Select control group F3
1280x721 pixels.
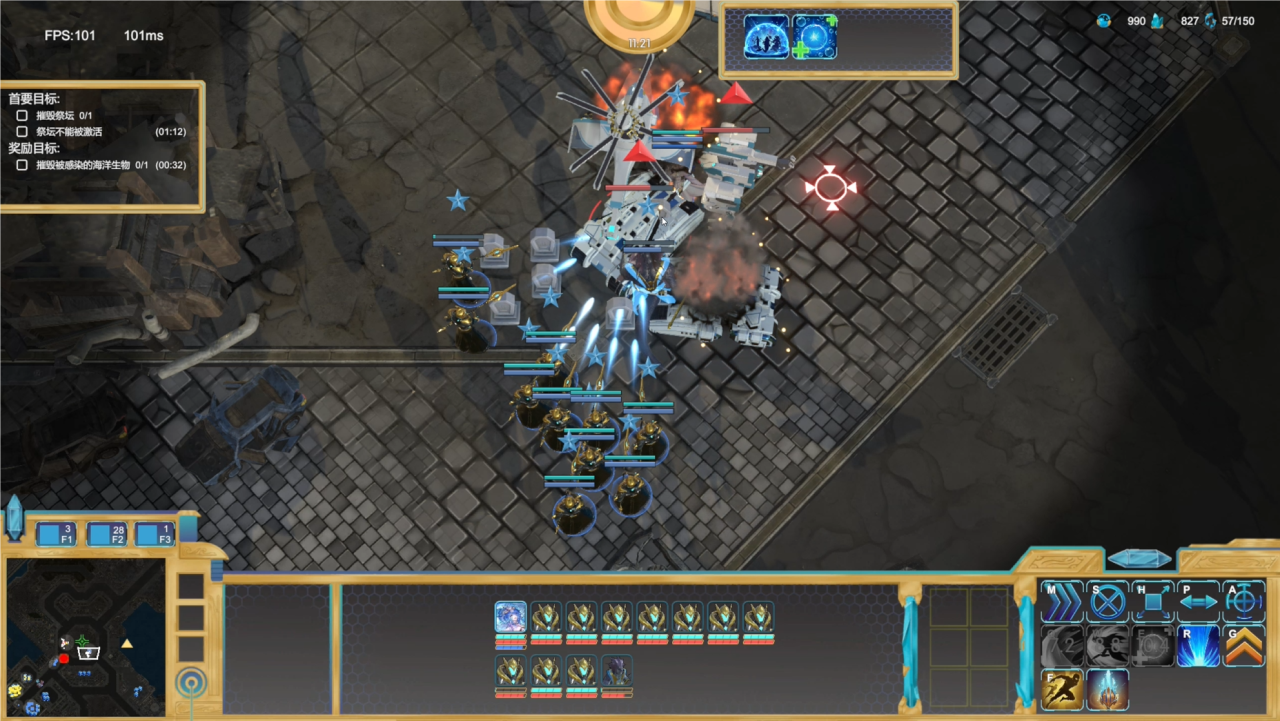coord(154,534)
